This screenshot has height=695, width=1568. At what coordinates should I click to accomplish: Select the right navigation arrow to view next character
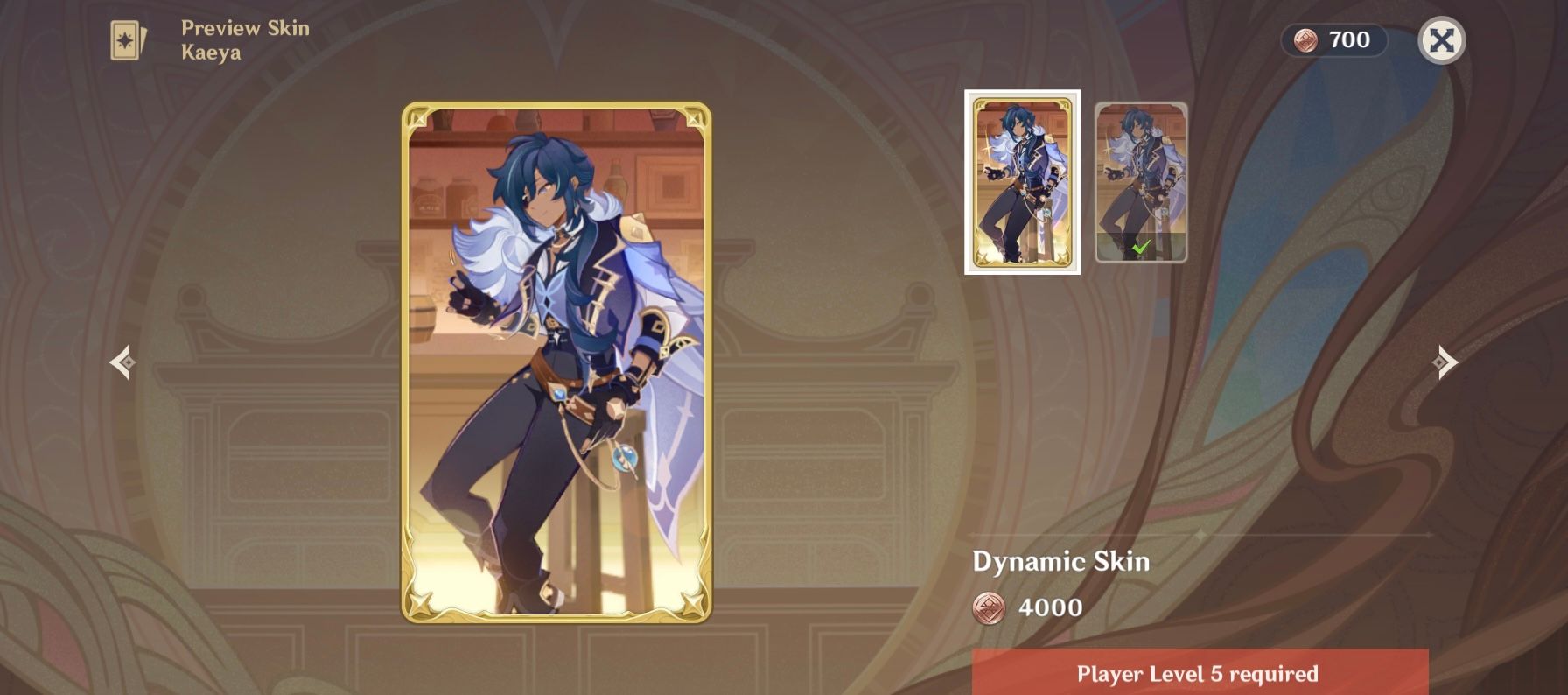(1445, 360)
